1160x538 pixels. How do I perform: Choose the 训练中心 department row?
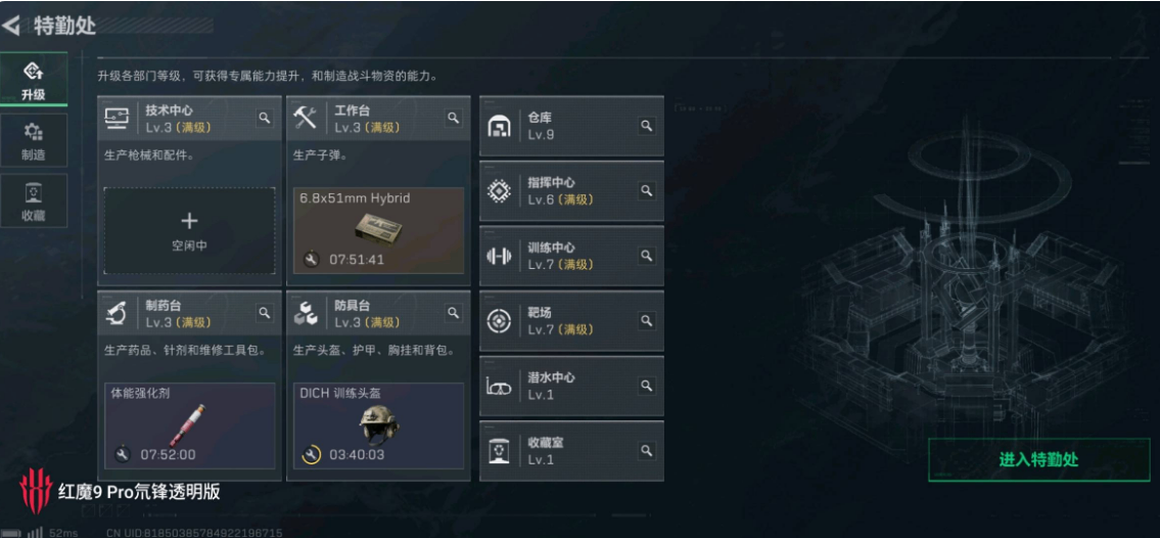tap(571, 256)
